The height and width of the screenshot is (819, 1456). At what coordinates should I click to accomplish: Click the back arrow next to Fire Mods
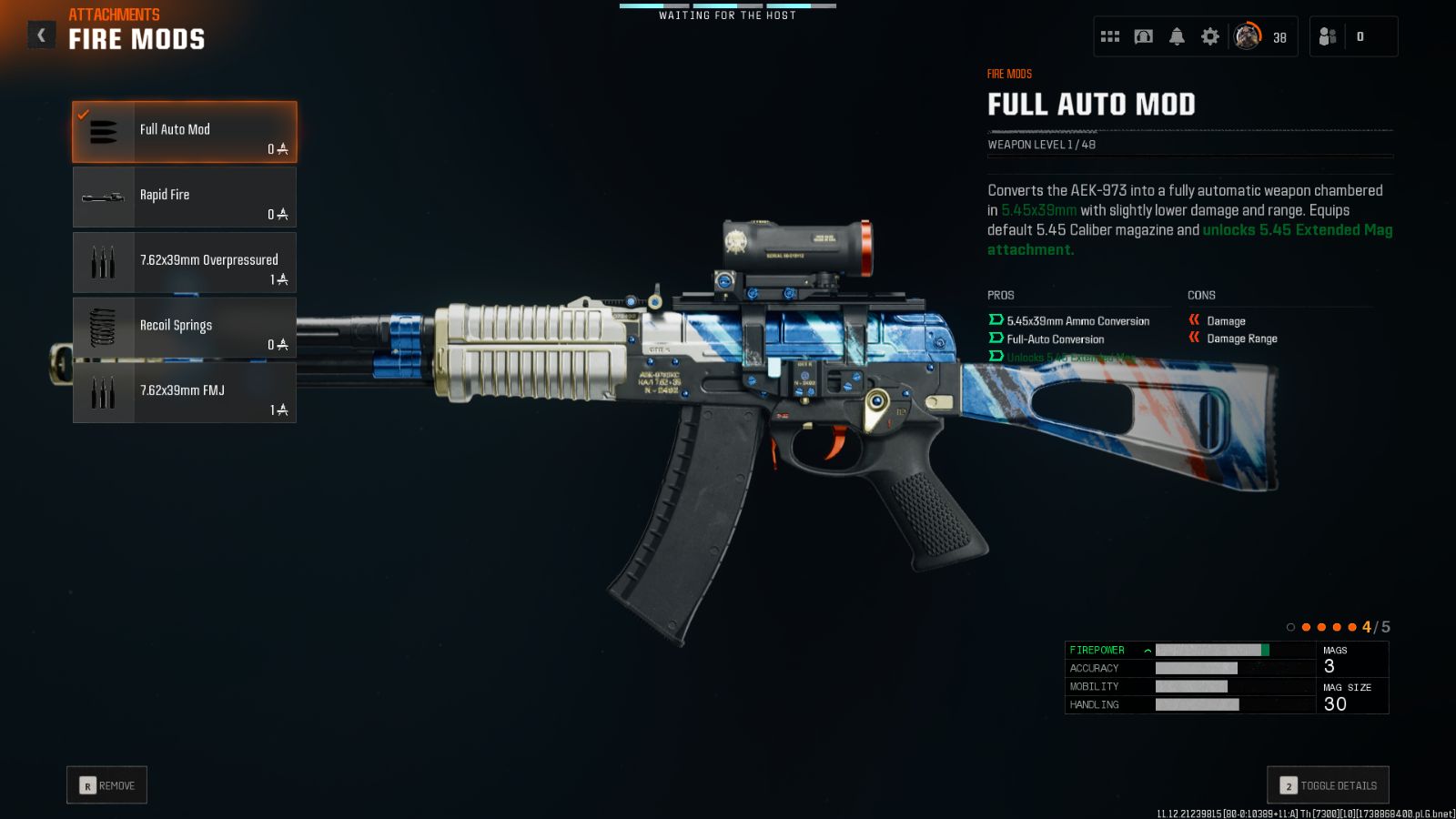point(40,34)
